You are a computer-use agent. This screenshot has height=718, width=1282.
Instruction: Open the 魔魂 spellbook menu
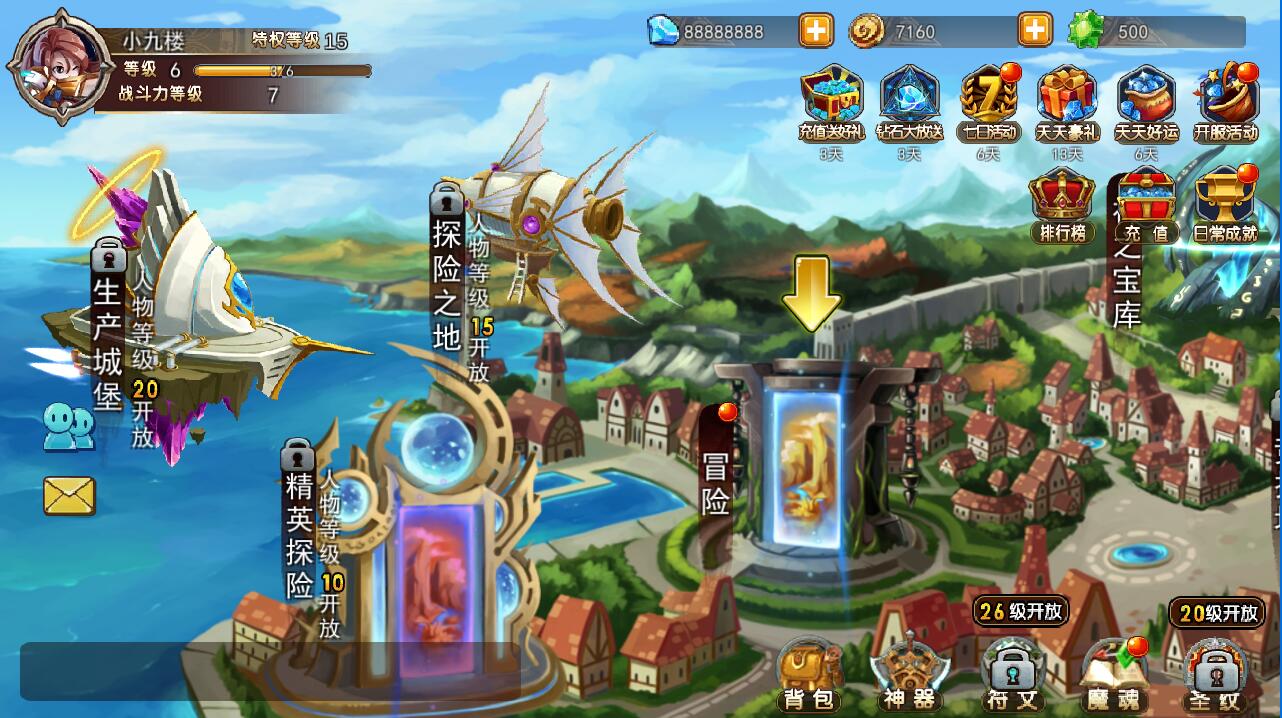coord(1114,677)
